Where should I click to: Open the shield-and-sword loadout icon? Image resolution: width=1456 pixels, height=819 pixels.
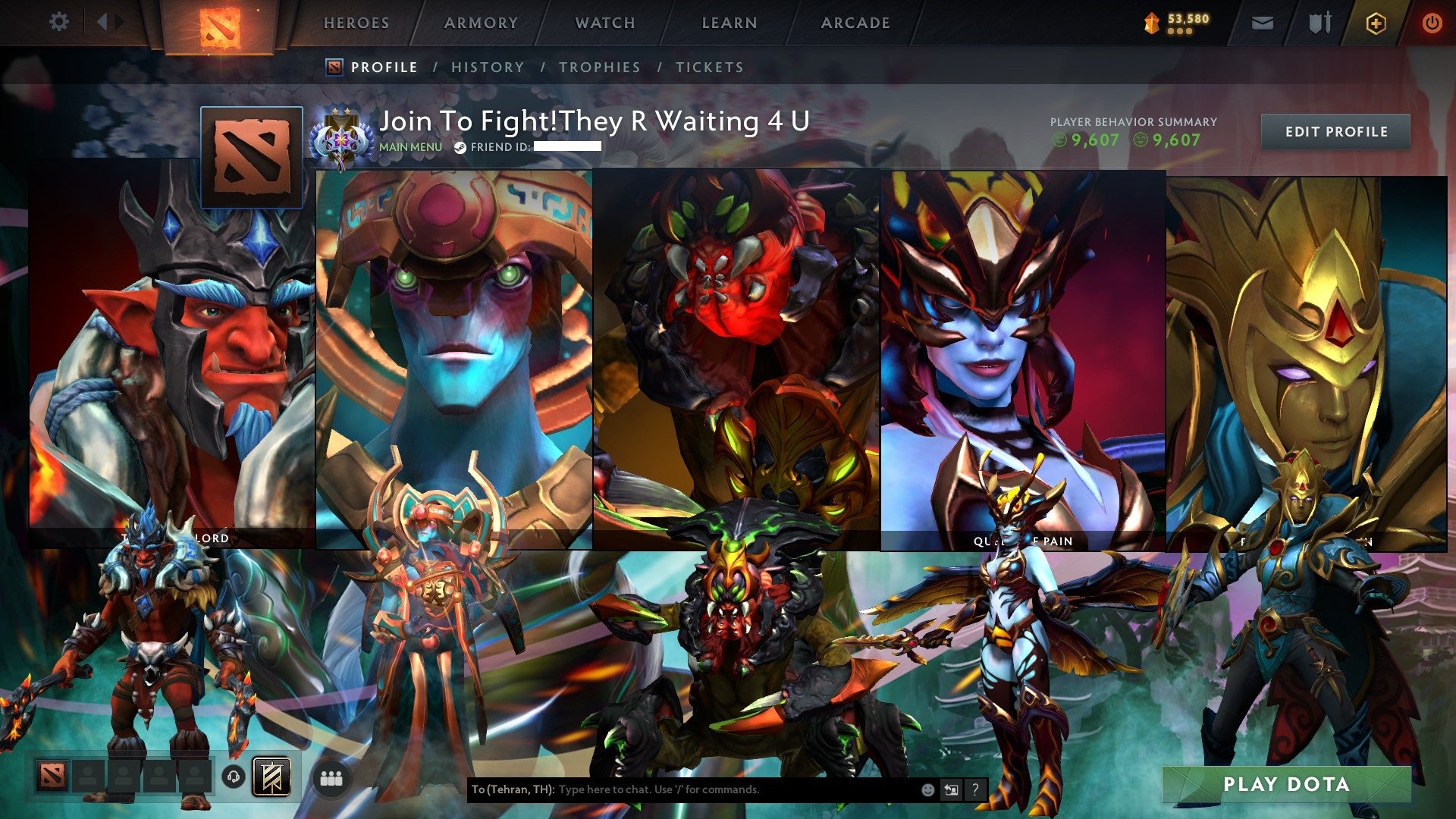pyautogui.click(x=1319, y=23)
